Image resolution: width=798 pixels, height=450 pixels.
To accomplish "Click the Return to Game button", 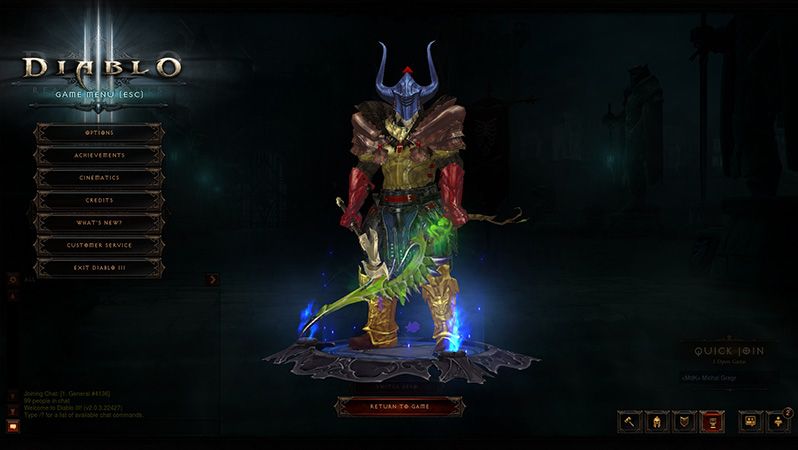I will [400, 405].
